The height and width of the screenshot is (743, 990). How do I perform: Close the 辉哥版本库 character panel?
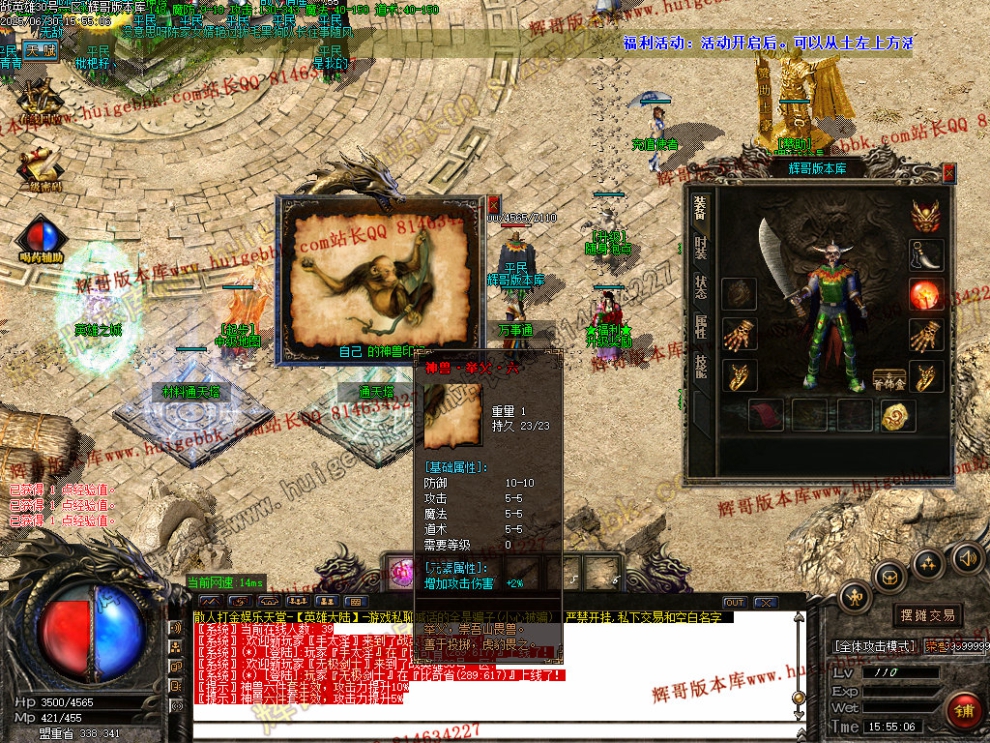coord(949,172)
